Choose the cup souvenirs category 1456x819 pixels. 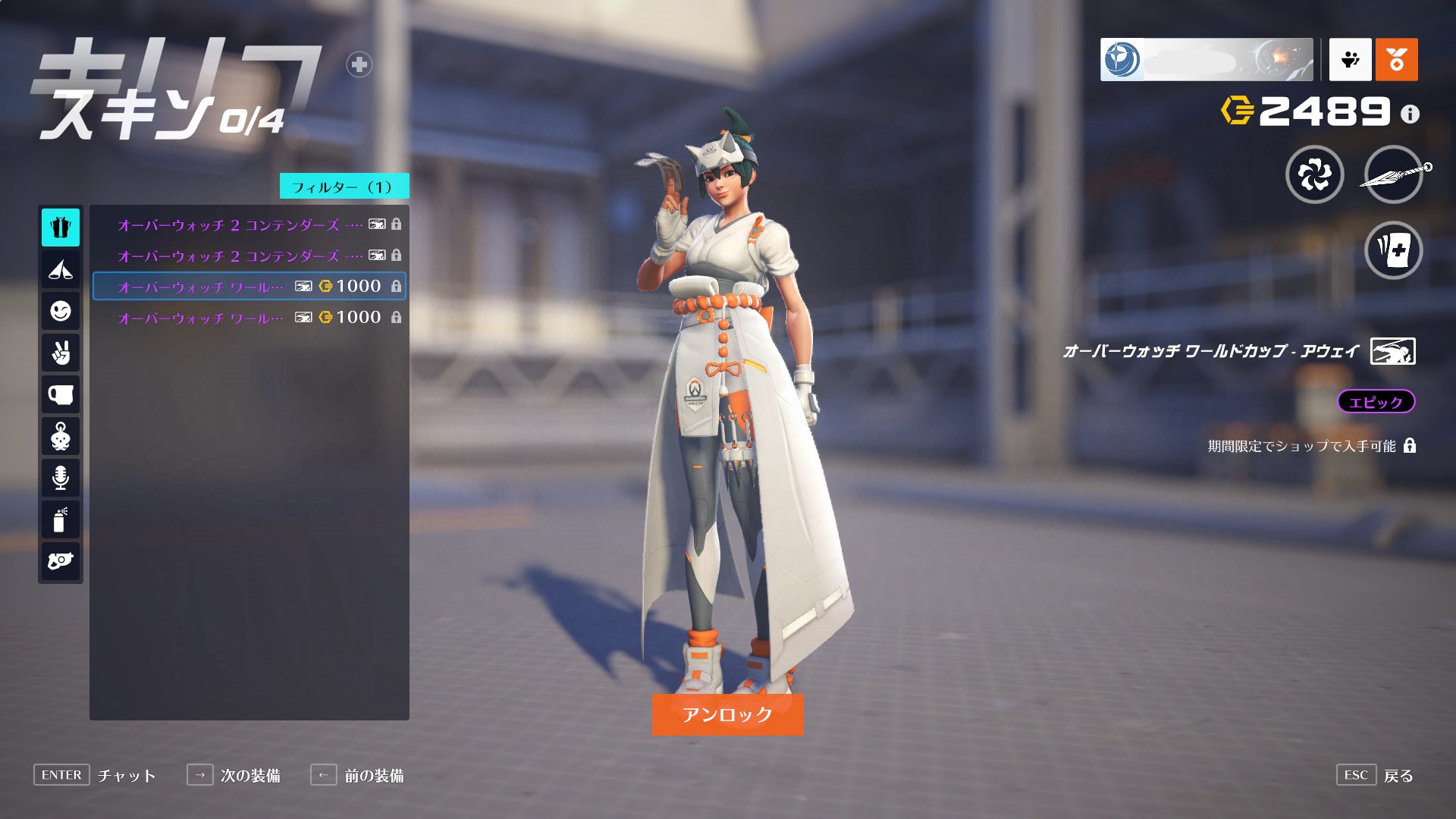point(61,394)
